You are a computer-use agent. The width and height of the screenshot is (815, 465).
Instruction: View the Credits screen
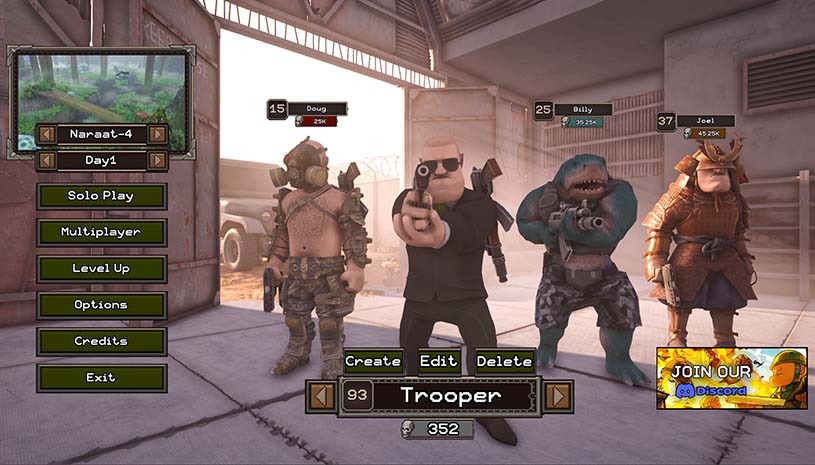[x=101, y=341]
